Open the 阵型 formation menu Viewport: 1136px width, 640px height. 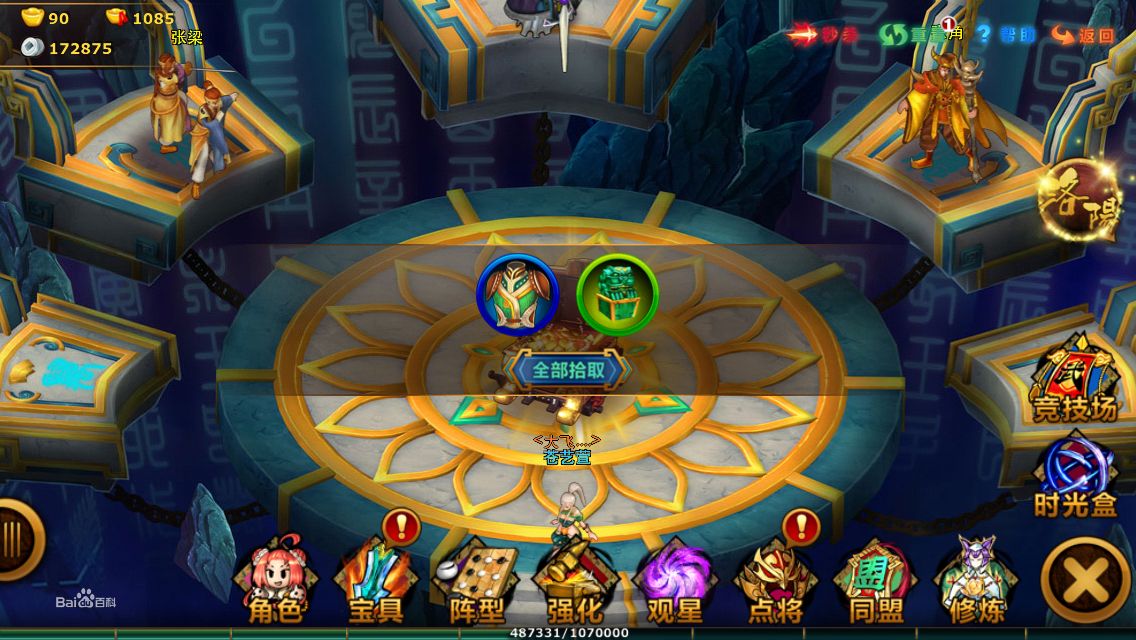pyautogui.click(x=475, y=582)
